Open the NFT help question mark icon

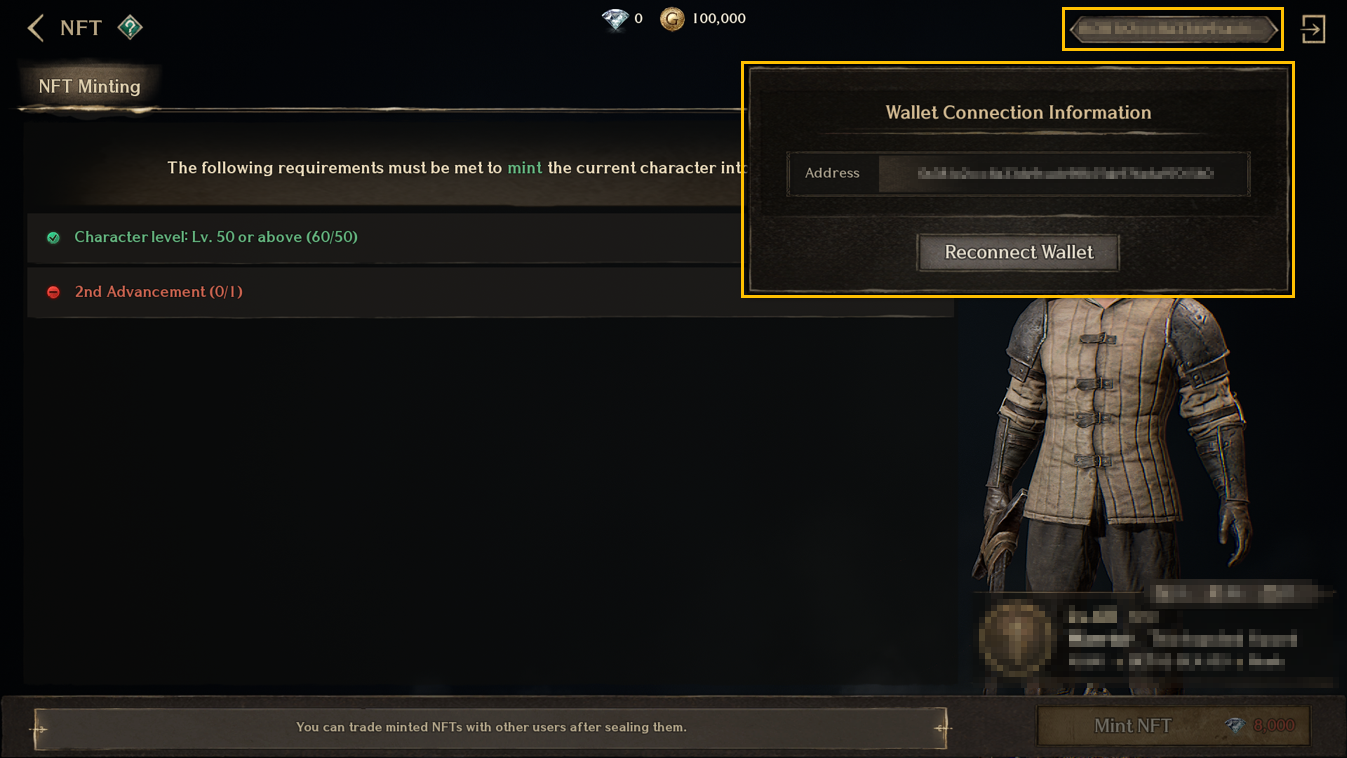click(130, 28)
